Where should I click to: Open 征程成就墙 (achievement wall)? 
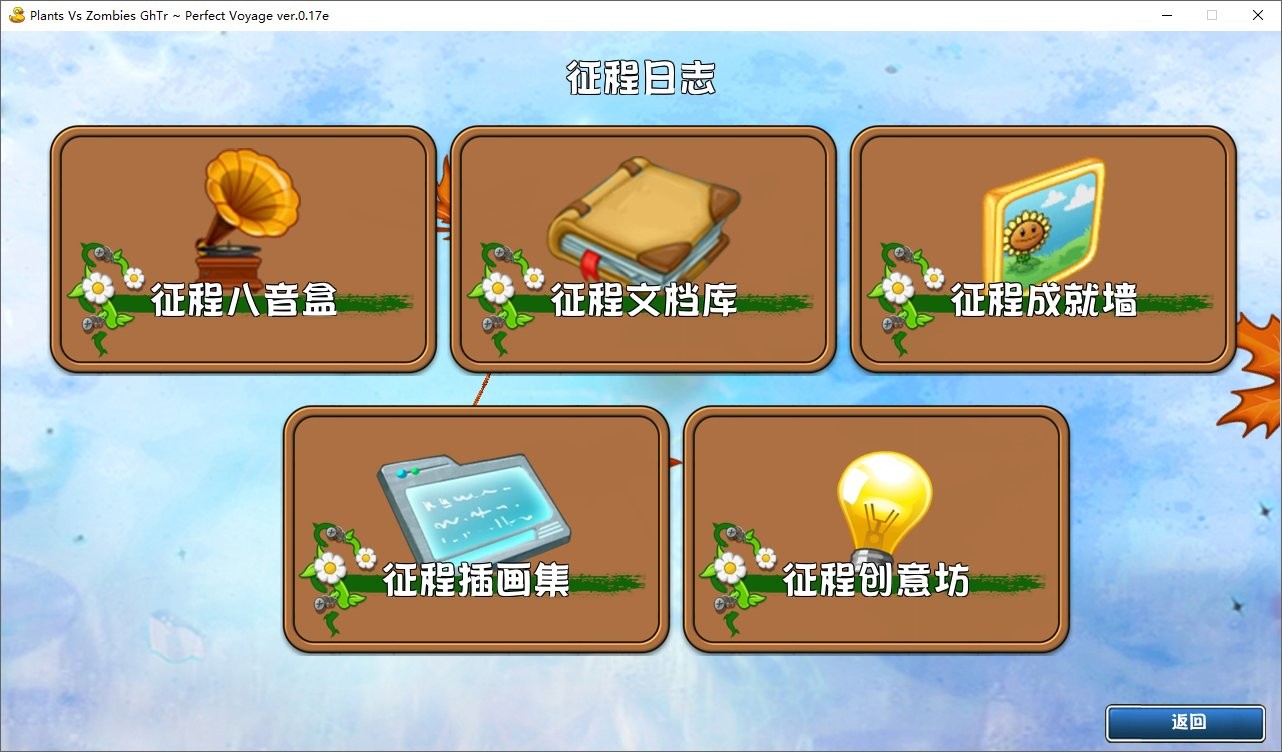(1044, 245)
